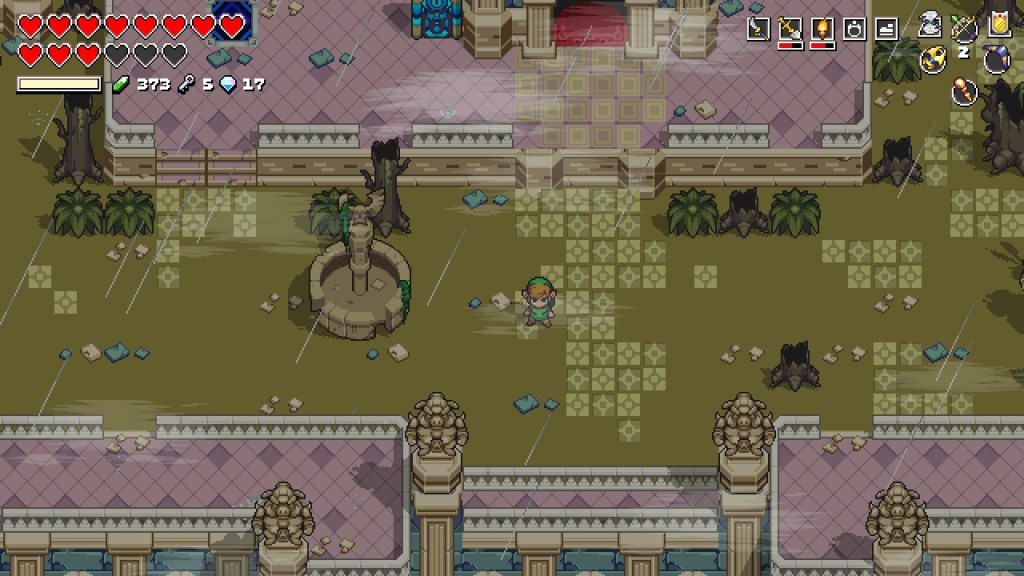
Task: Select the purple boomerang item
Action: [x=997, y=60]
